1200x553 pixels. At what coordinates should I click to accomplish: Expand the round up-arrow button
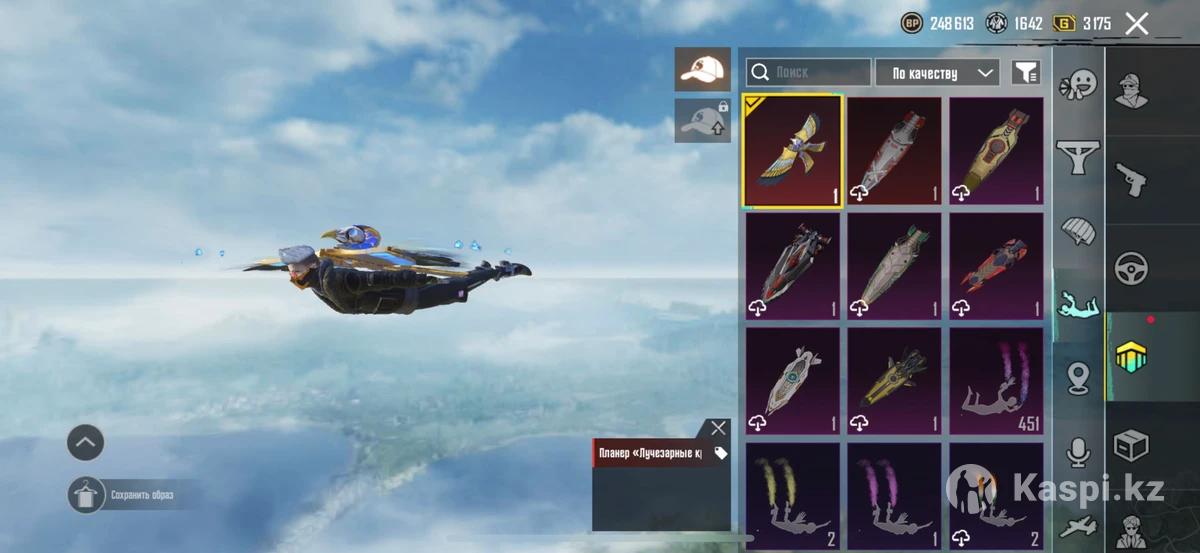[86, 441]
